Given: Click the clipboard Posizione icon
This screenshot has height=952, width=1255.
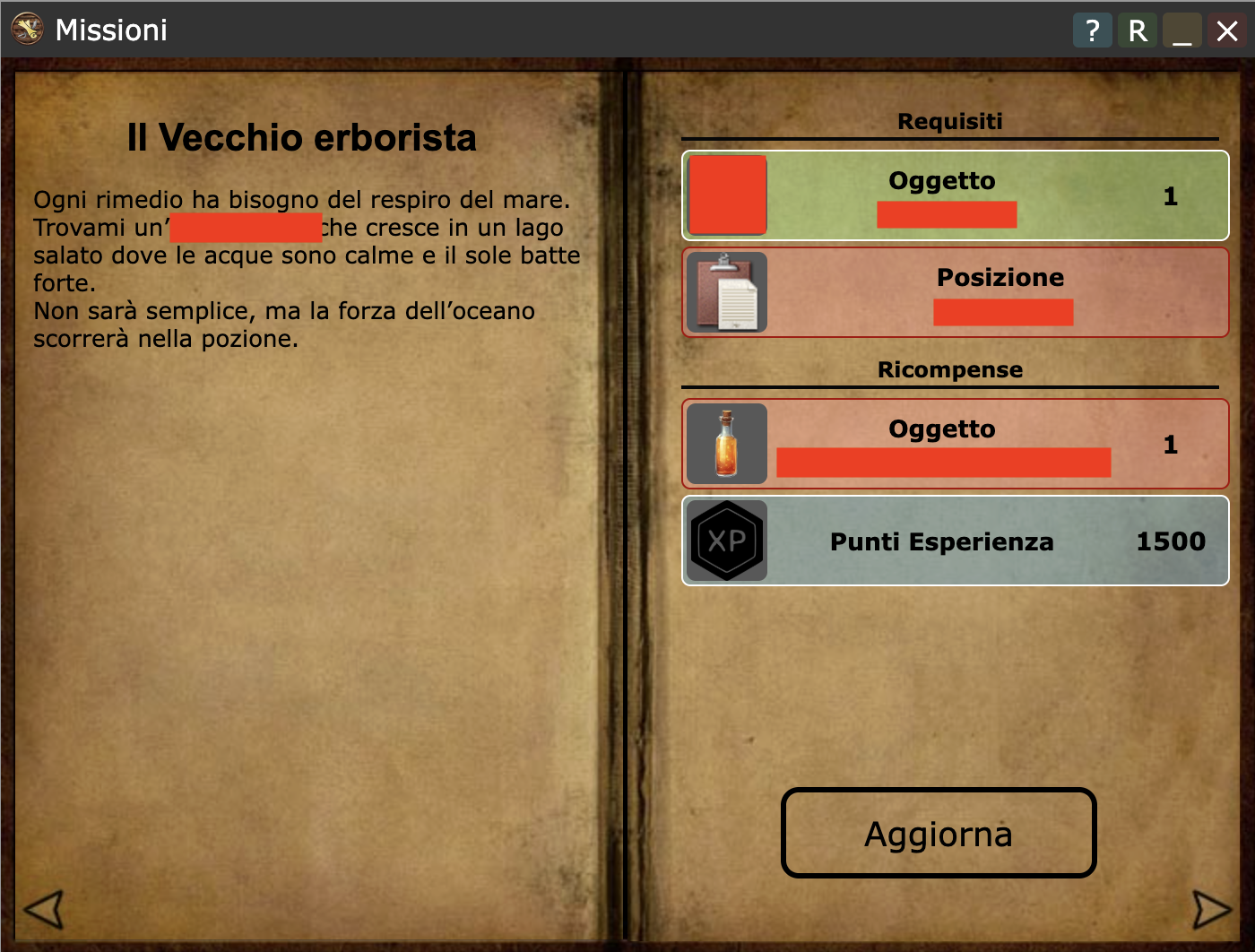Looking at the screenshot, I should click(726, 293).
